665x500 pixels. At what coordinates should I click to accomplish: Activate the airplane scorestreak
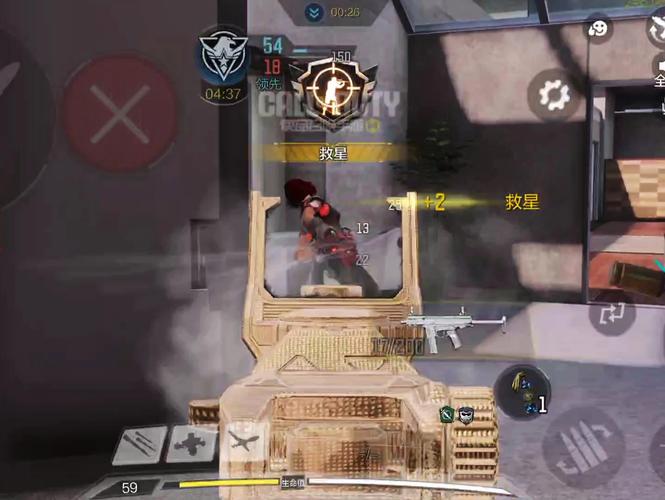[x=243, y=441]
